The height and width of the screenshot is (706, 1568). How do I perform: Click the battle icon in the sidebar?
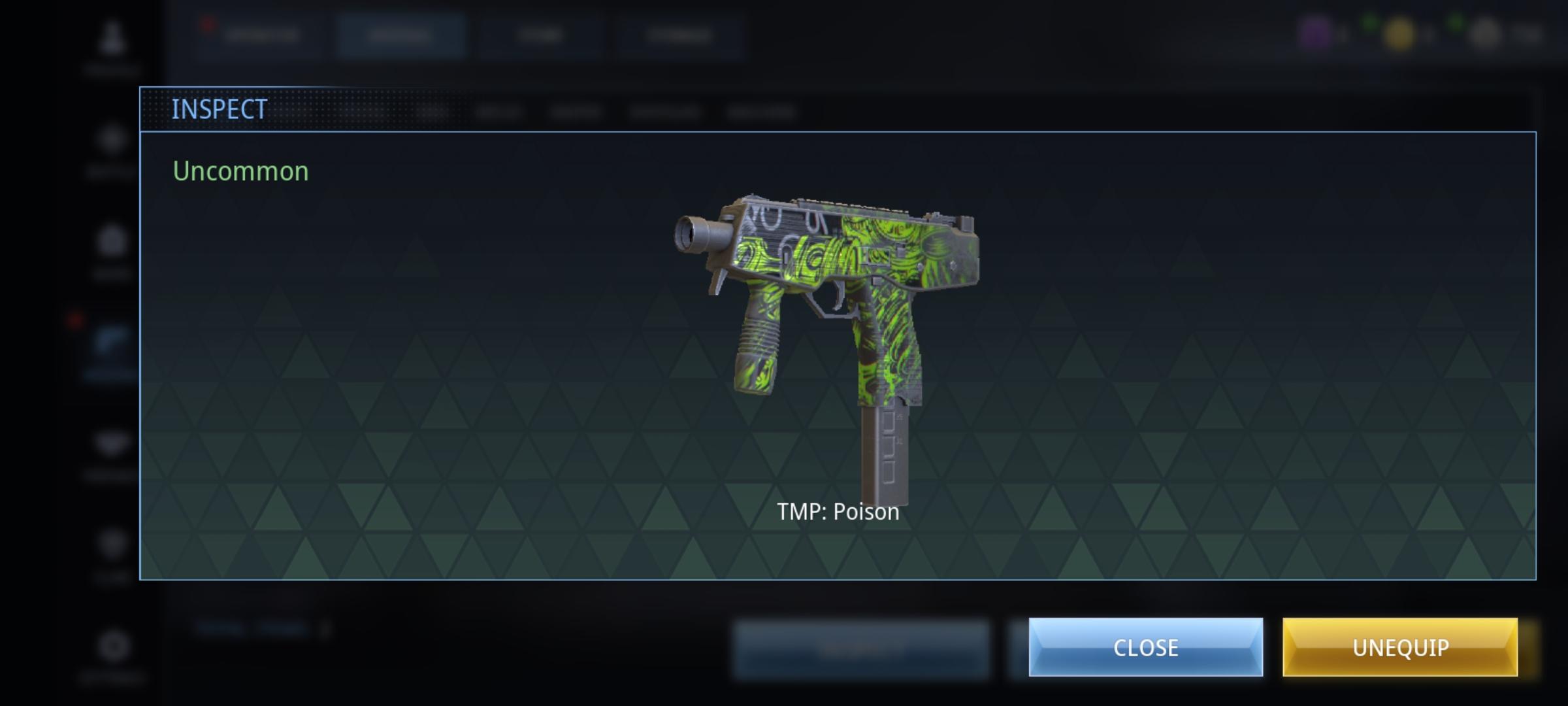point(112,141)
